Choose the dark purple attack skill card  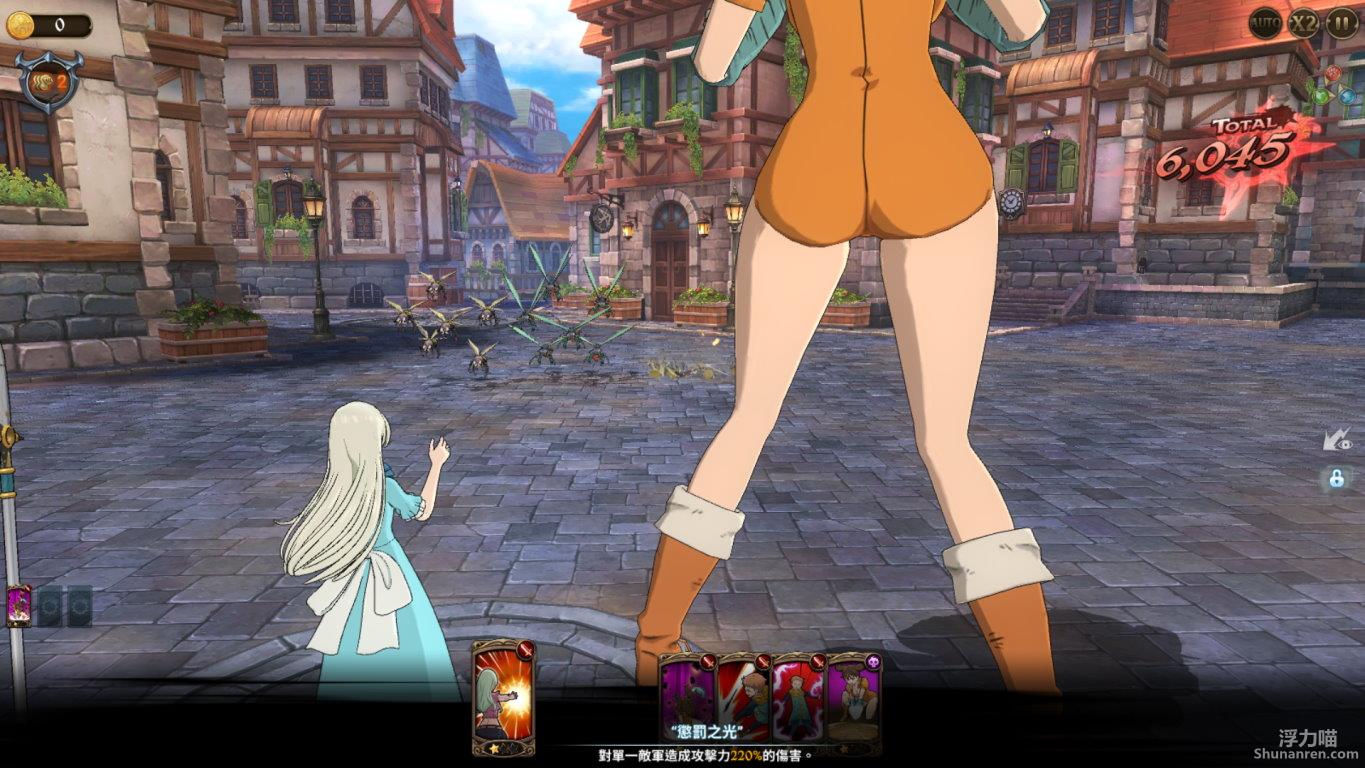[687, 696]
